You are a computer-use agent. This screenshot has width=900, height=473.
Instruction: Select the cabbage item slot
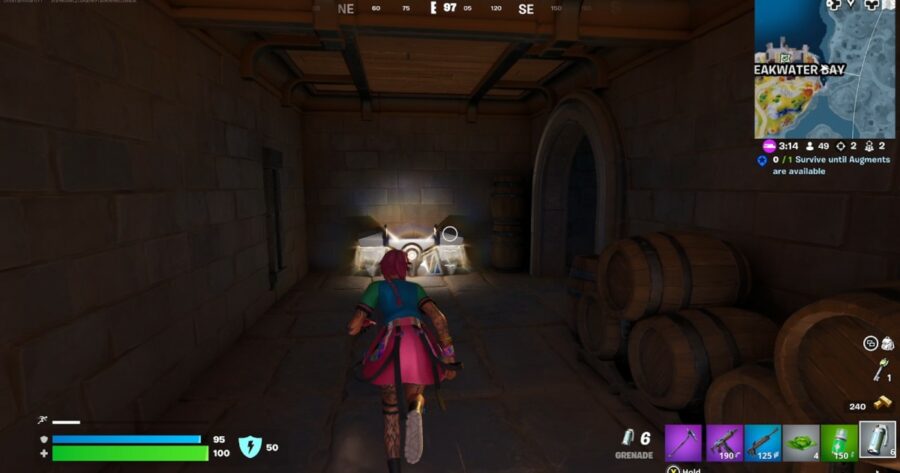(800, 442)
